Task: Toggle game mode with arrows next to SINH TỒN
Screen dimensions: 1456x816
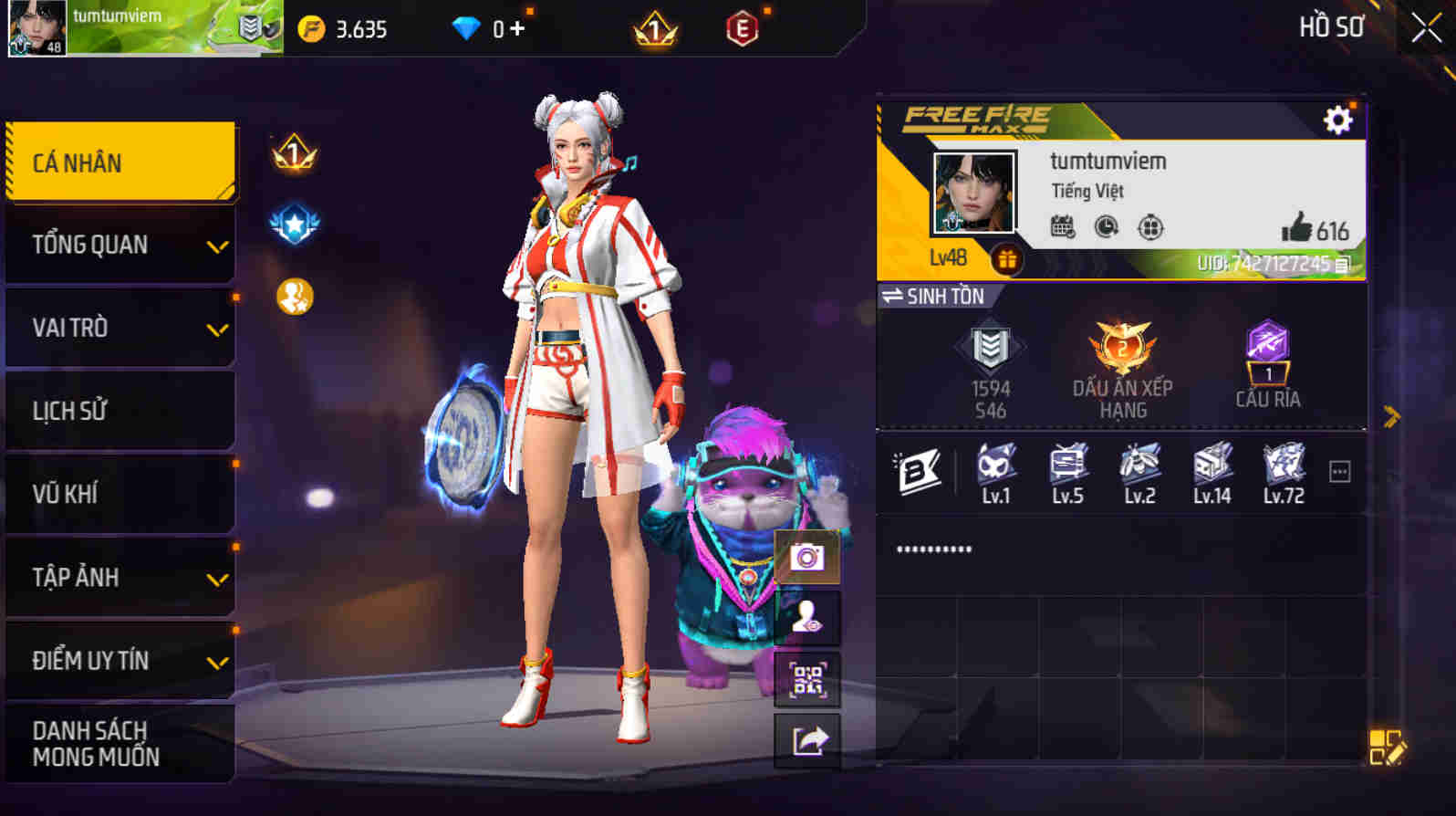Action: (895, 297)
